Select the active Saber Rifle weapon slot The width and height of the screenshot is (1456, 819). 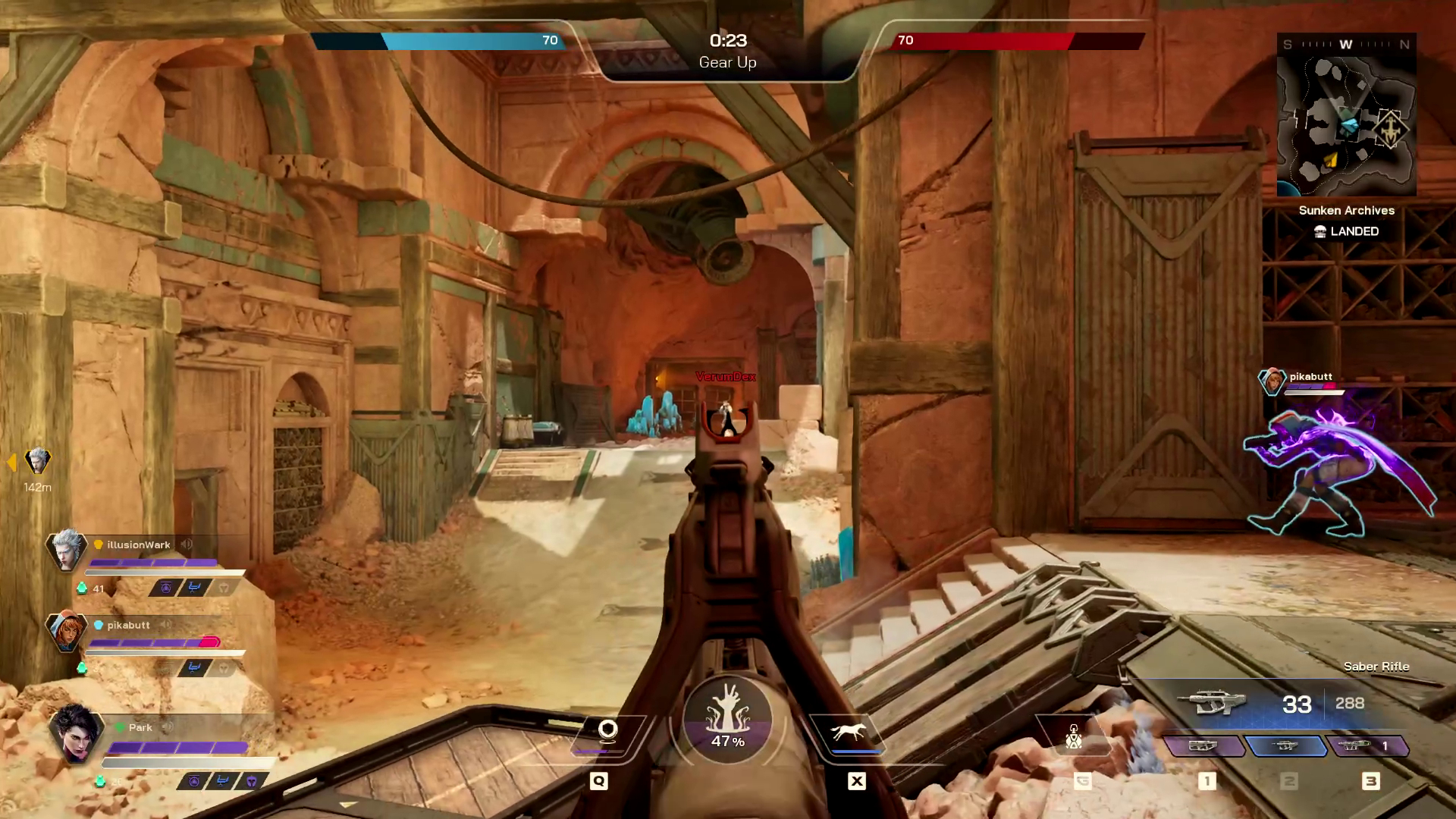[x=1285, y=746]
